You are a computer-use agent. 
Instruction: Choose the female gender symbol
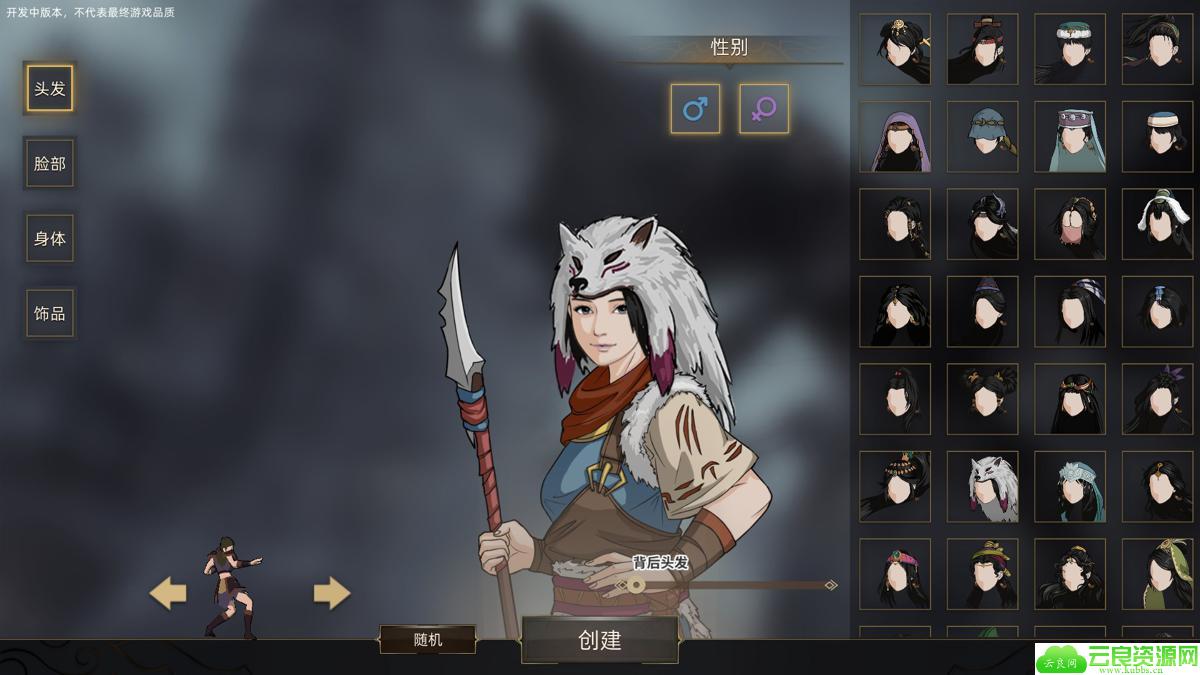(764, 109)
